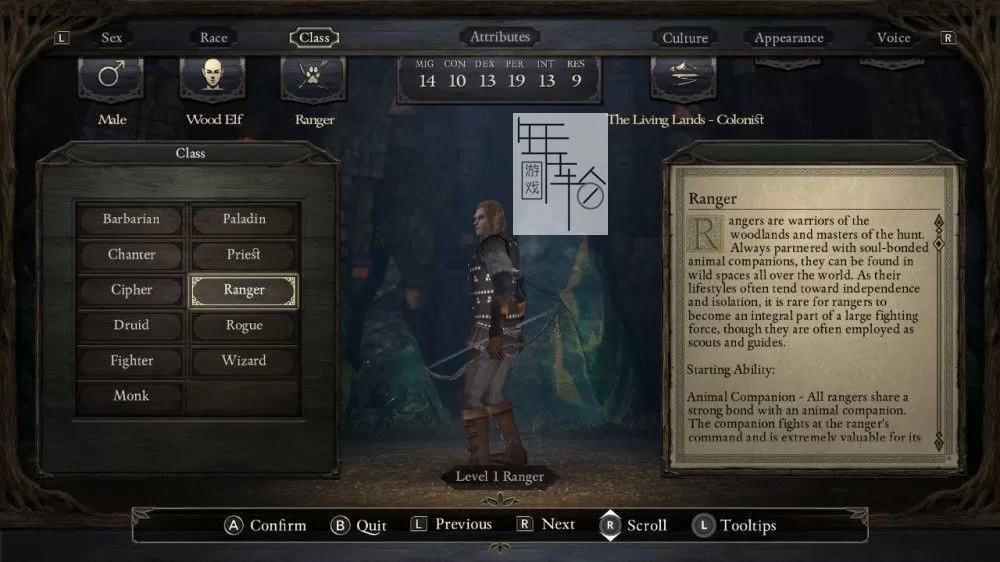Click the highlighted Ranger class entry
Image resolution: width=1000 pixels, height=562 pixels.
point(244,290)
